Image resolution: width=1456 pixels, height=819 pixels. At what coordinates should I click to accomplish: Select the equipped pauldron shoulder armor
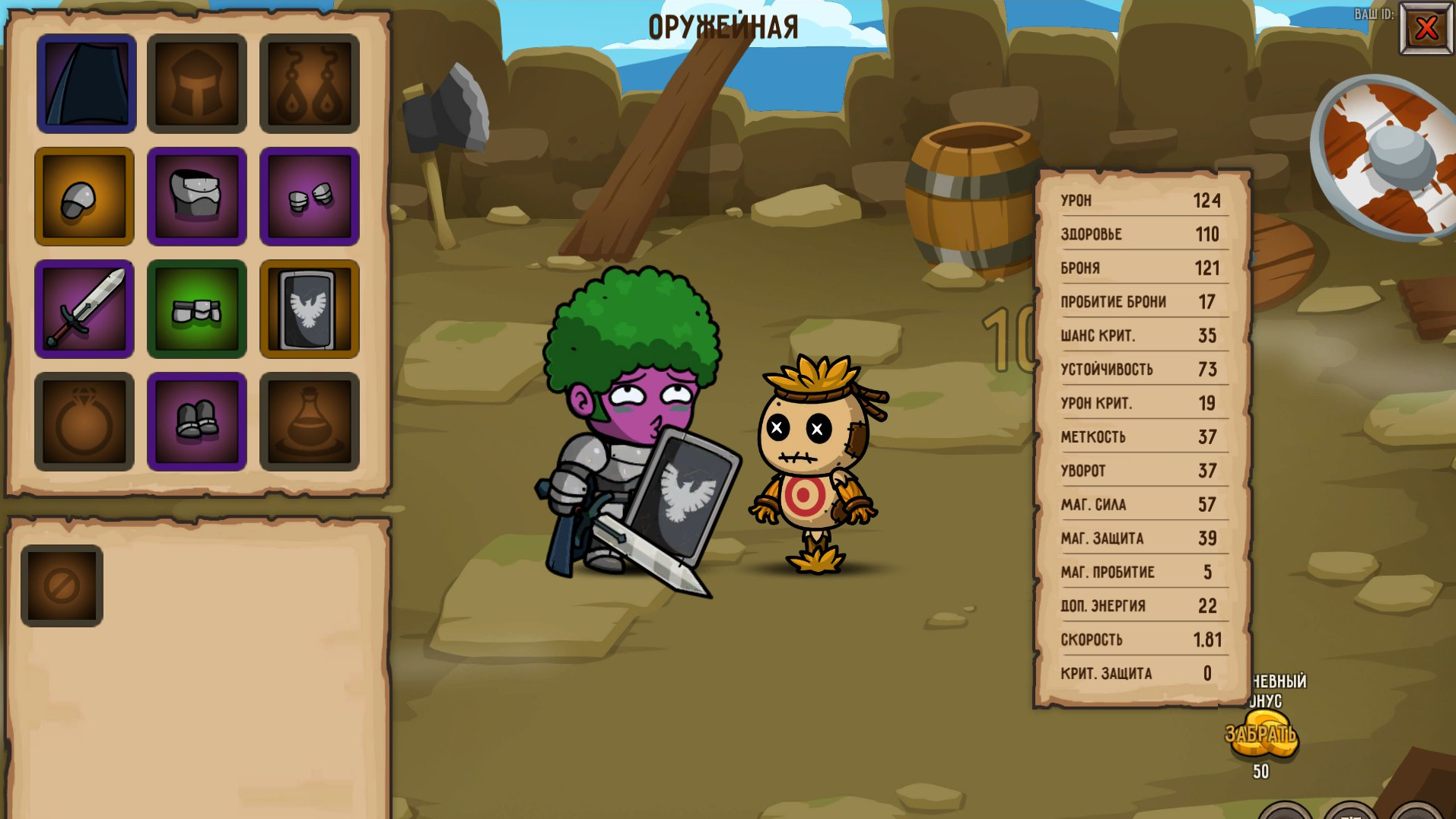coord(84,196)
